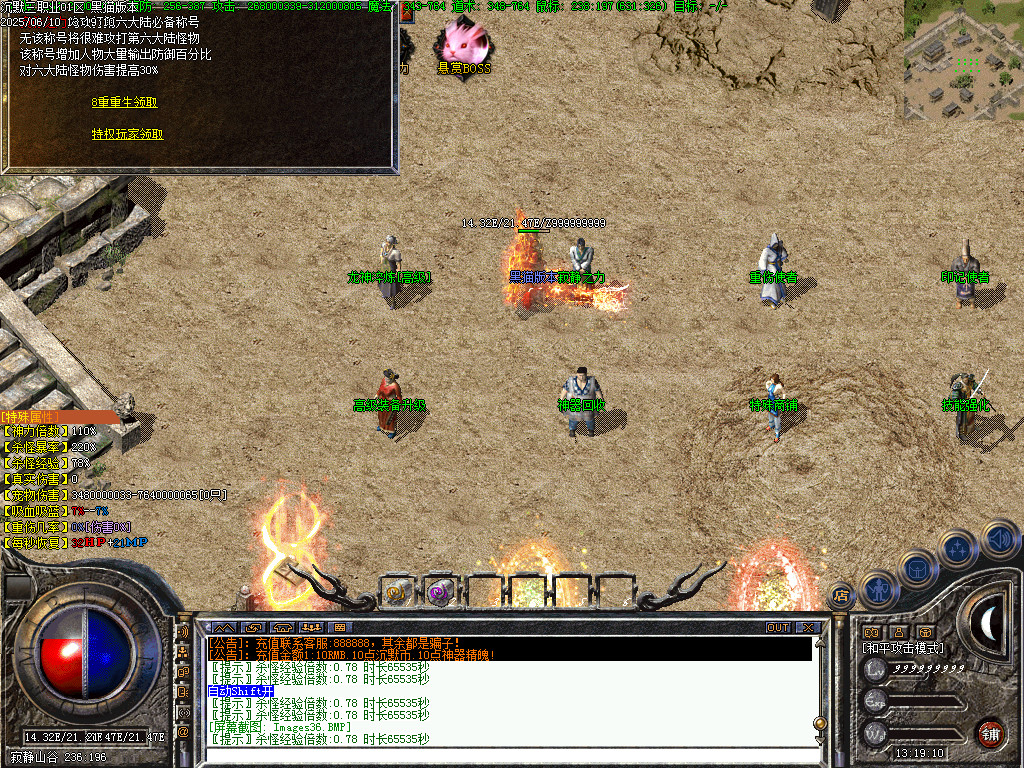
Task: Select the @ chat channel side button
Action: pos(183,731)
